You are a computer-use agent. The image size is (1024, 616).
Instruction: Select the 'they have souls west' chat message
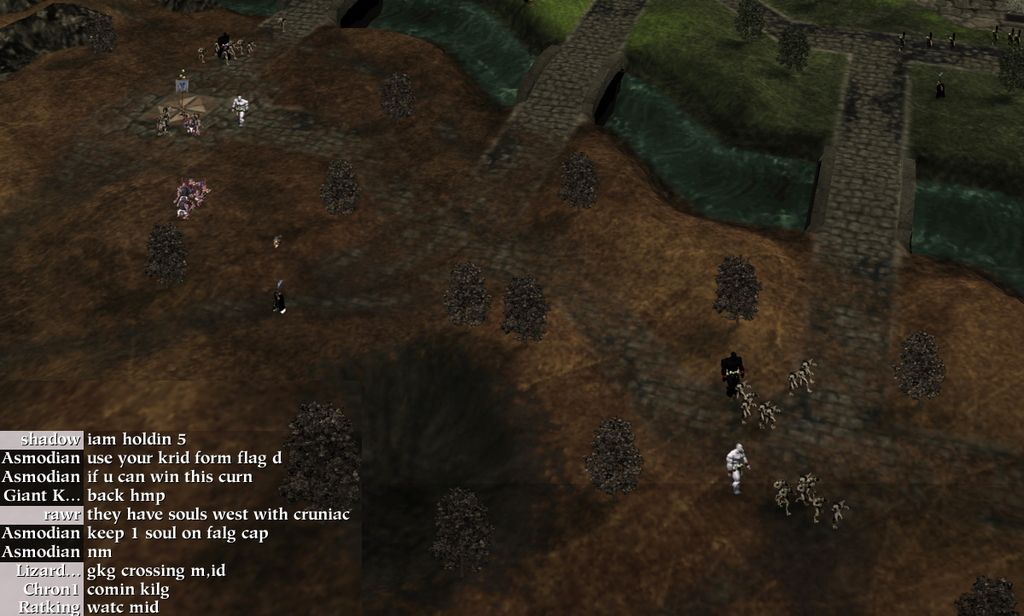(x=218, y=514)
